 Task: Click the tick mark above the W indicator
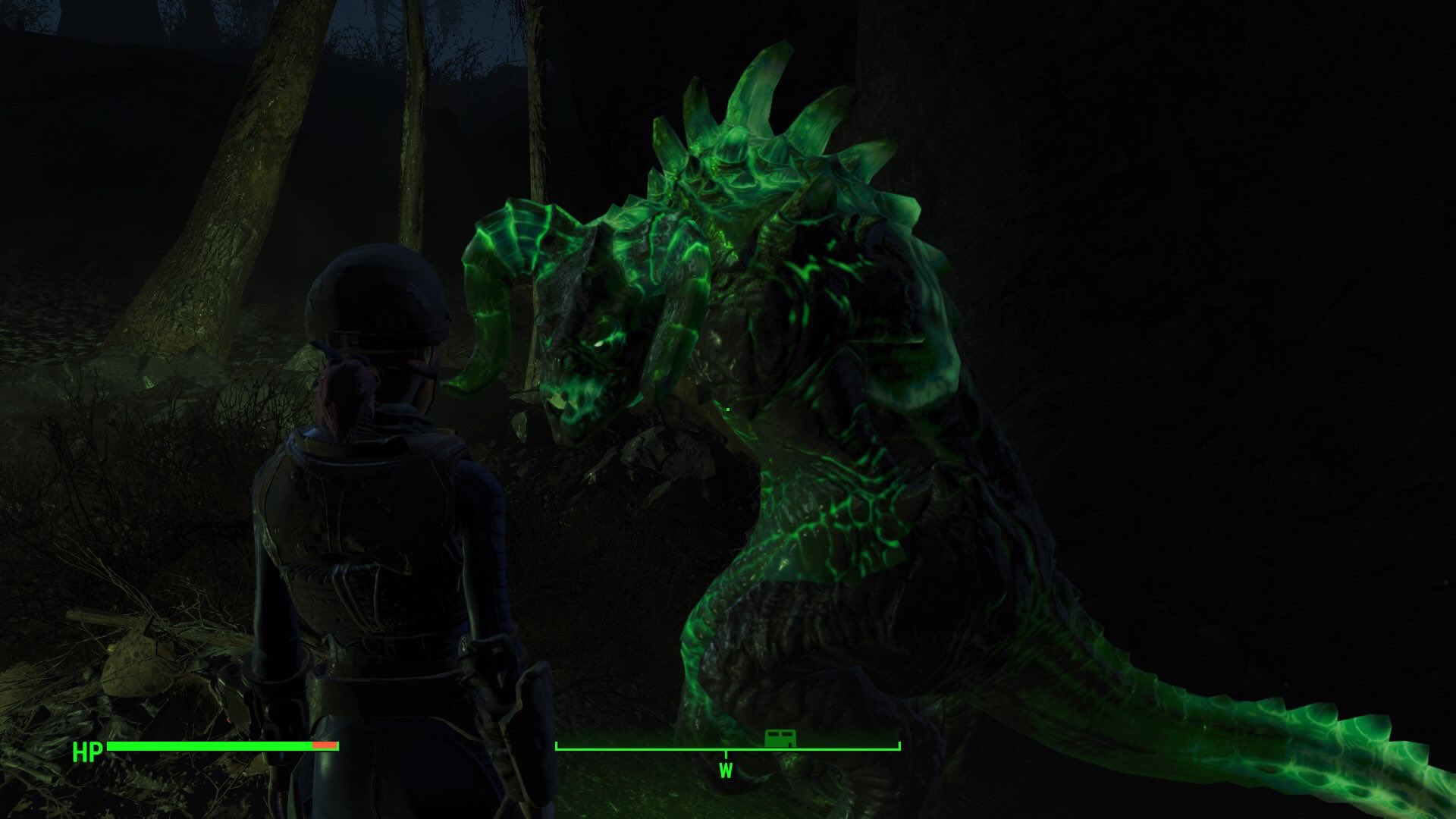click(726, 752)
